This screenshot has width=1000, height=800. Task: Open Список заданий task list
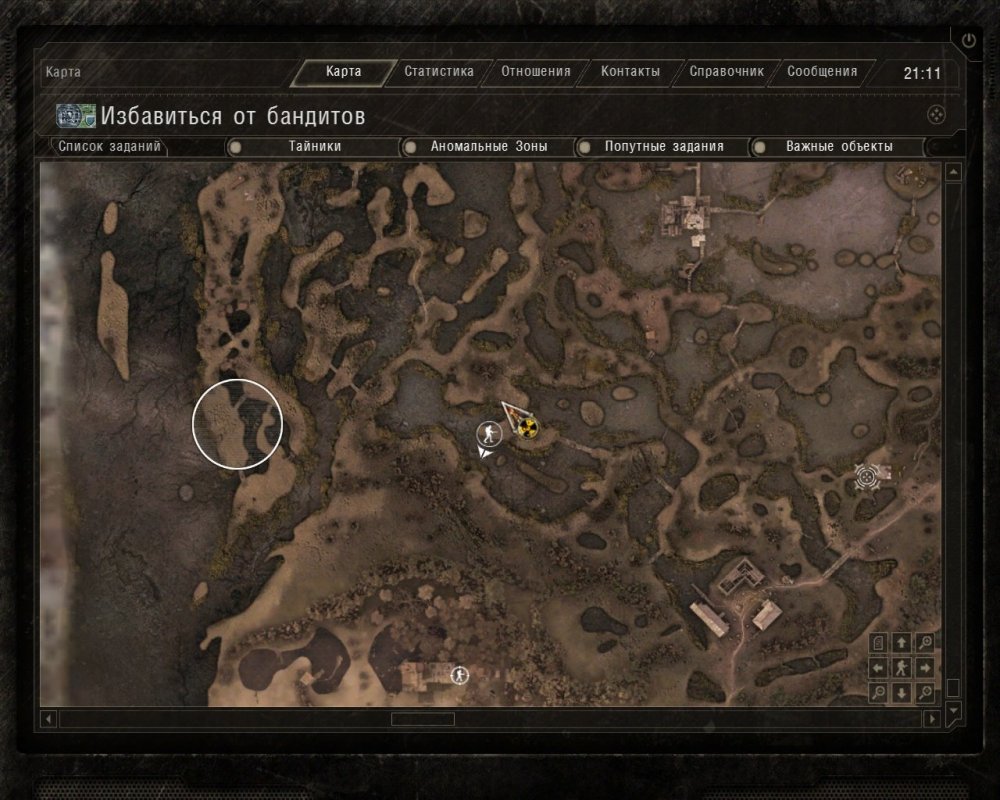pos(109,146)
